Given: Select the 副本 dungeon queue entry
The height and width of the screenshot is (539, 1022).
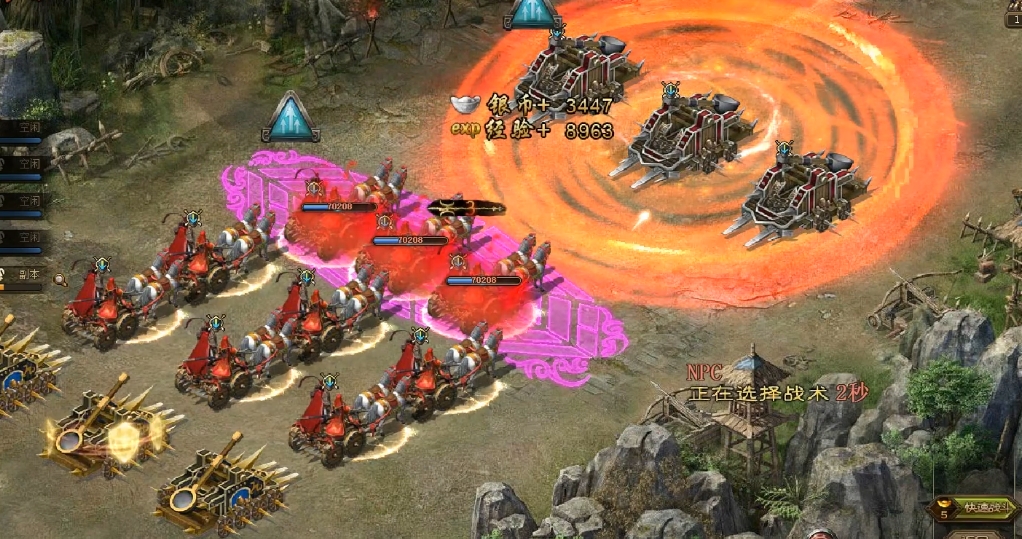Looking at the screenshot, I should pos(25,274).
